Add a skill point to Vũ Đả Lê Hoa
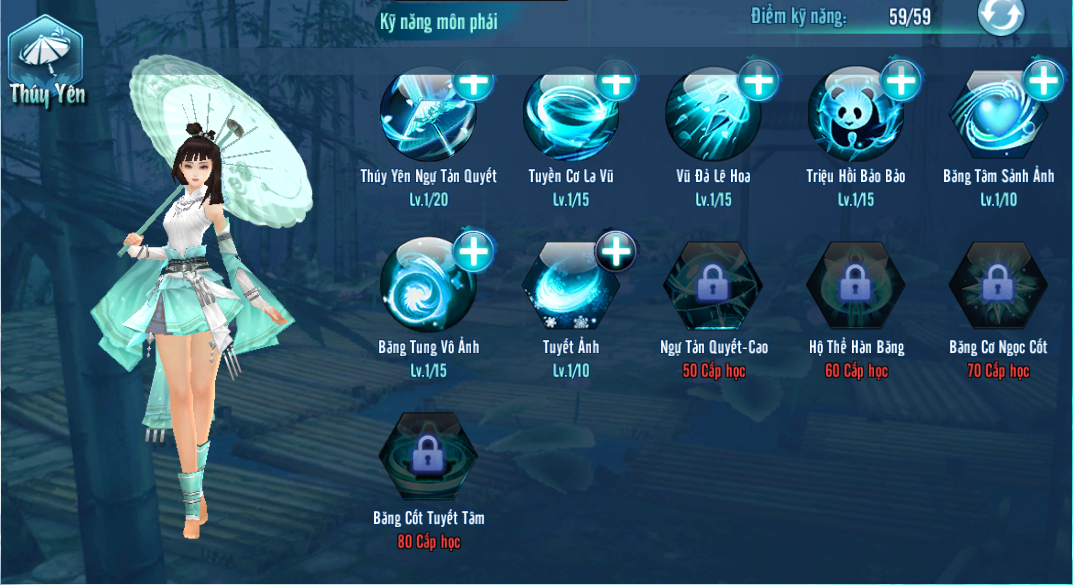 759,82
